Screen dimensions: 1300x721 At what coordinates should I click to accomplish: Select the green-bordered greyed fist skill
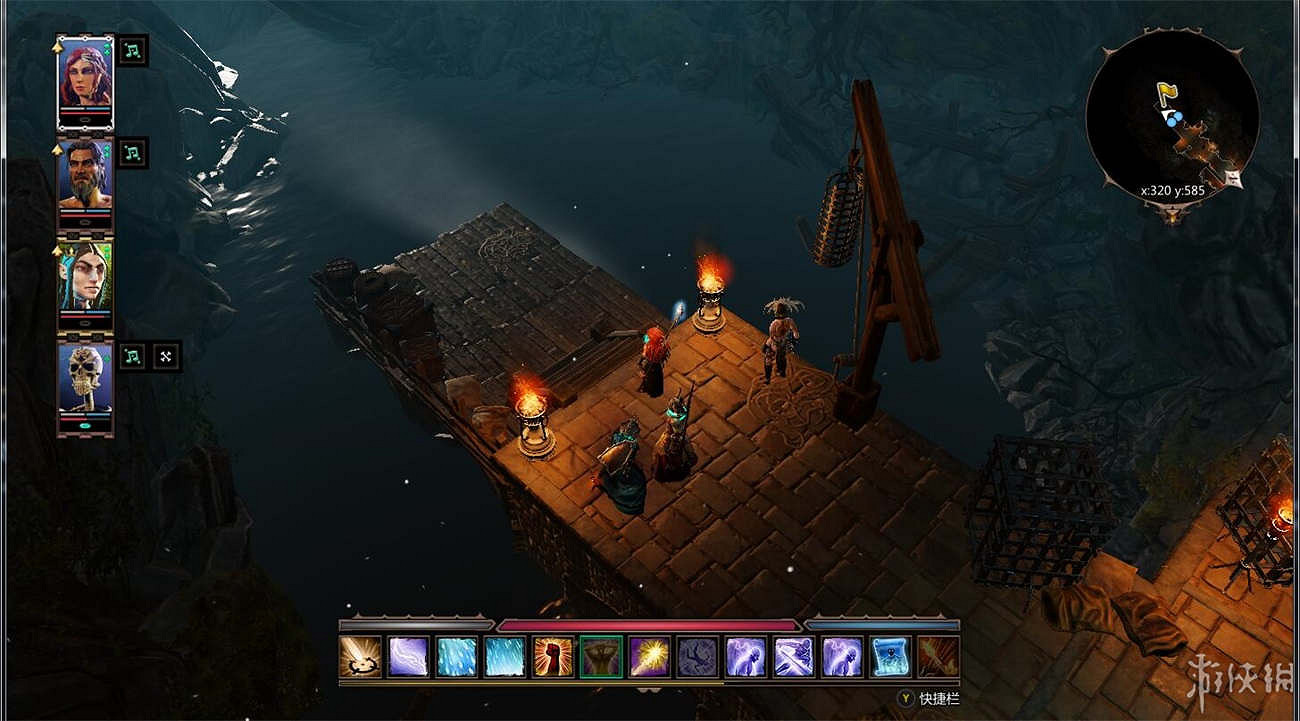tap(601, 657)
